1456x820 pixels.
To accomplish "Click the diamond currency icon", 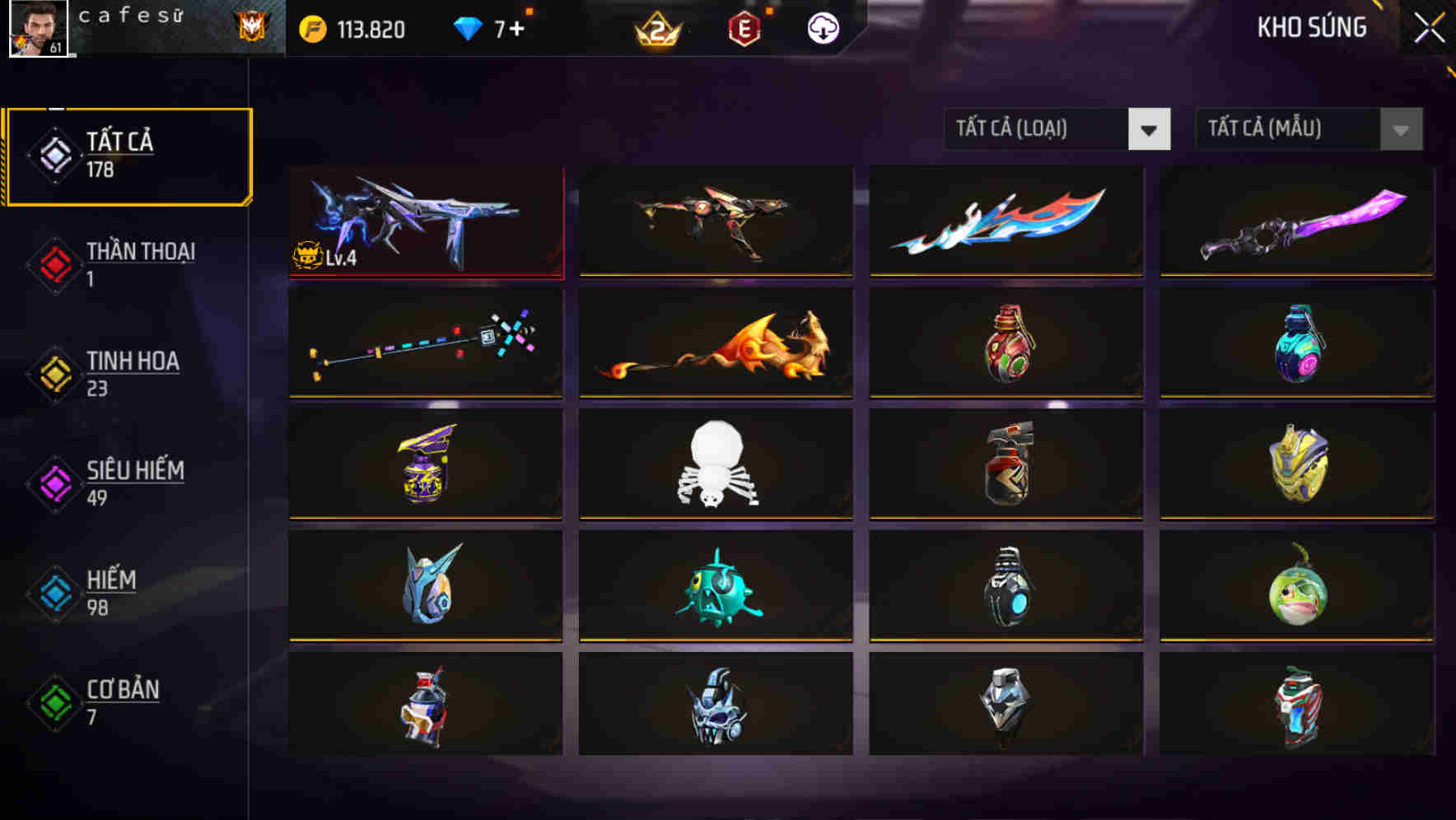I will [x=467, y=27].
